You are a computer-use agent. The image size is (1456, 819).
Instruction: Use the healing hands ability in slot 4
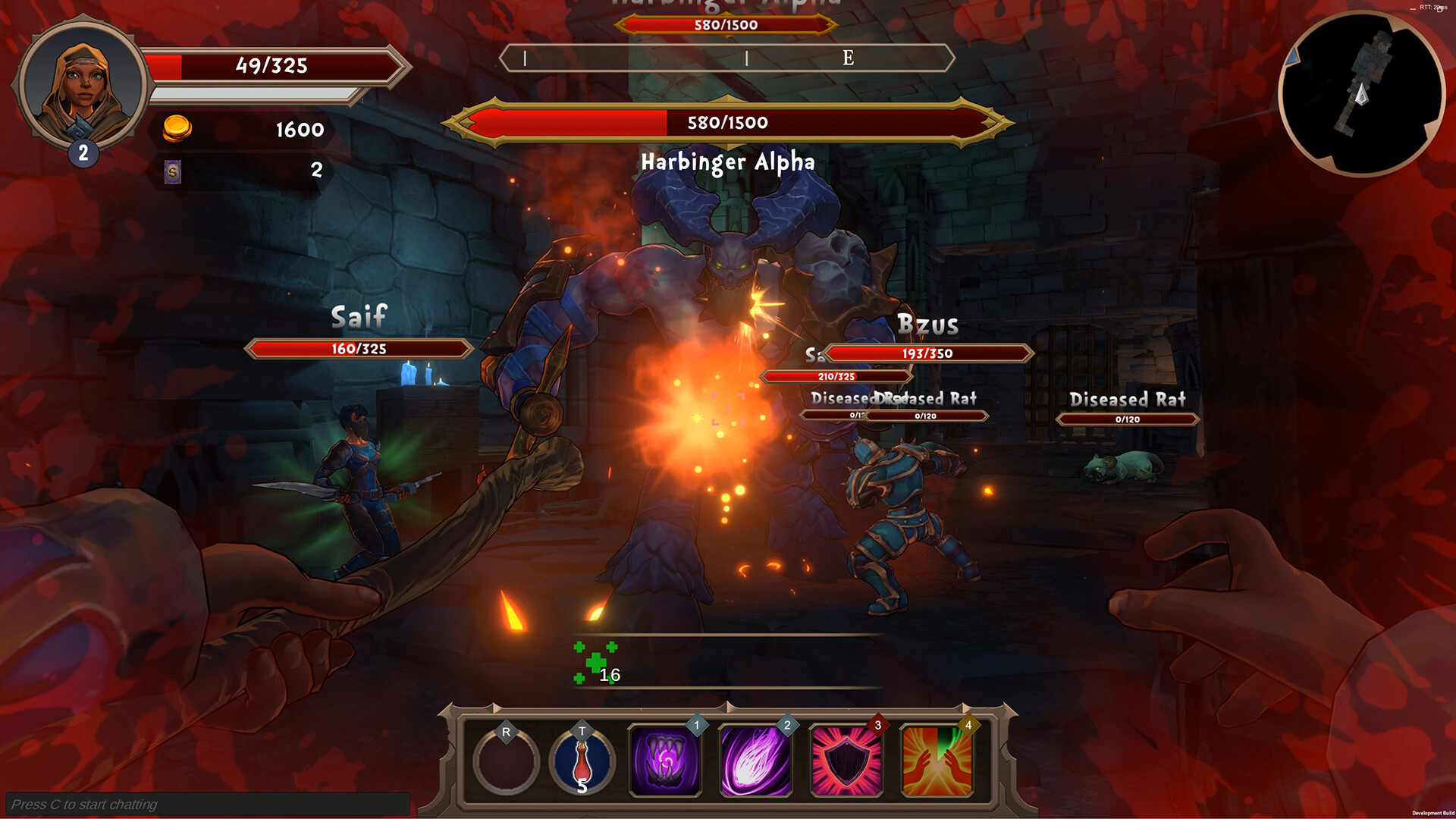[937, 756]
